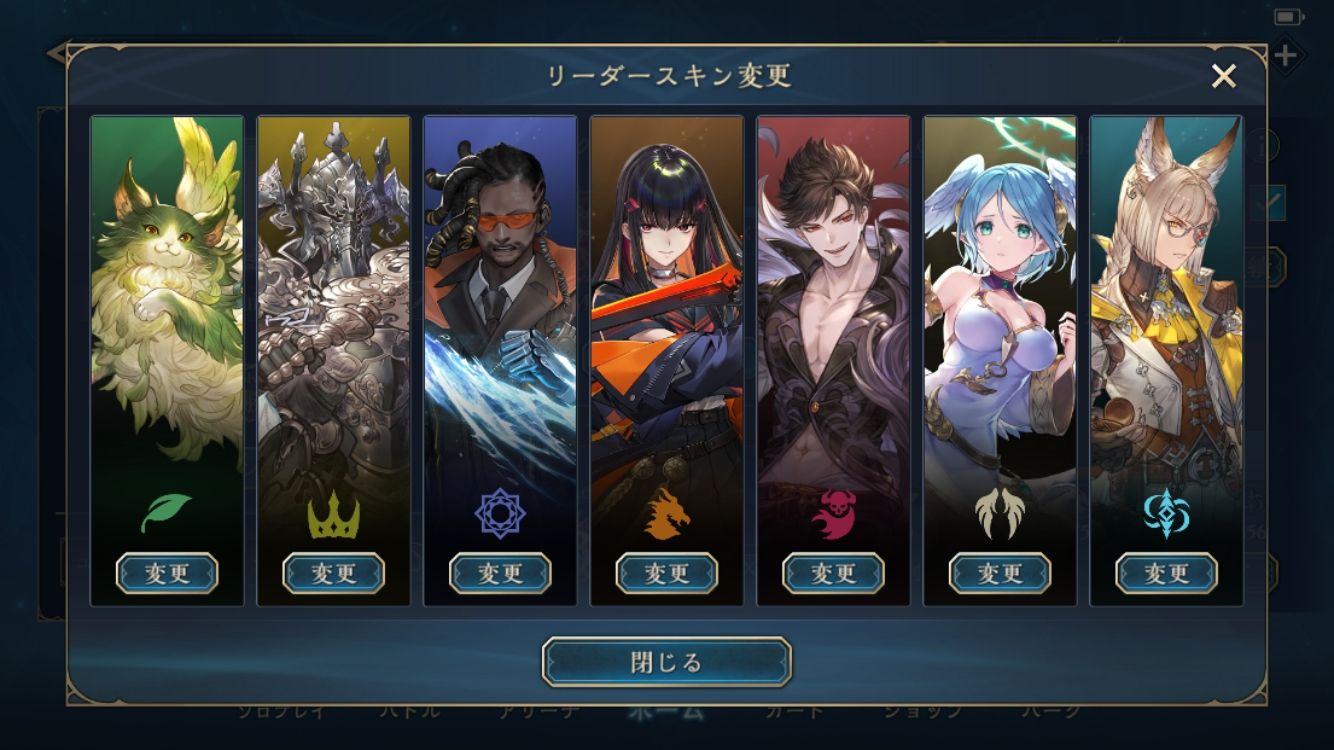
Task: Change skin for the black-haired swordswoman
Action: pyautogui.click(x=666, y=573)
